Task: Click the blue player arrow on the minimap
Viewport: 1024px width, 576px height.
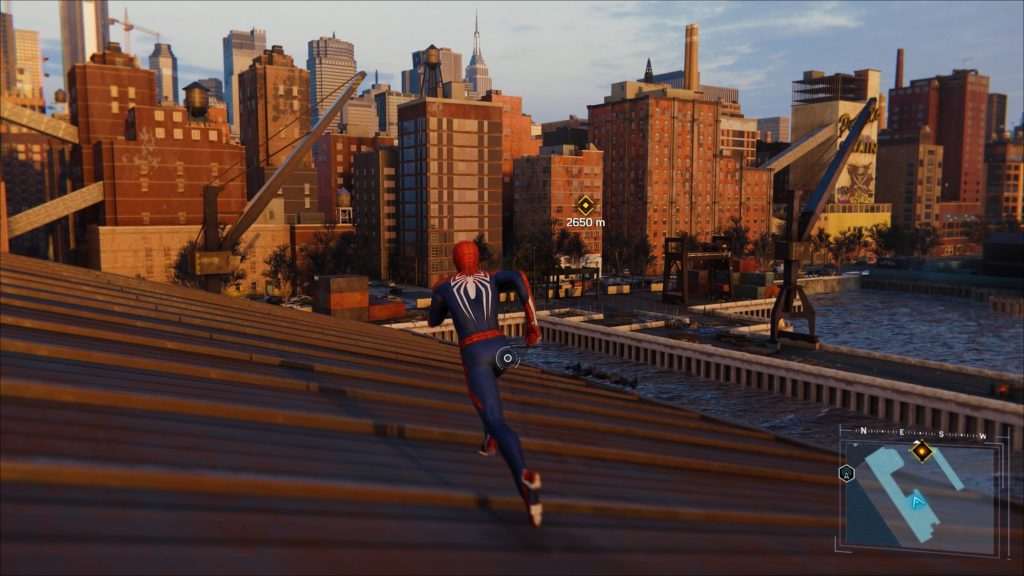Action: tap(917, 499)
